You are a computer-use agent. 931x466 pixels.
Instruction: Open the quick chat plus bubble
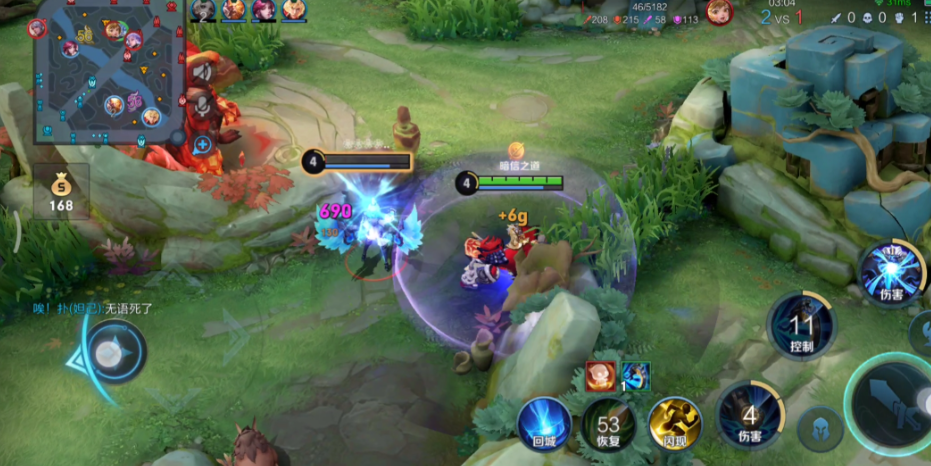coord(203,144)
